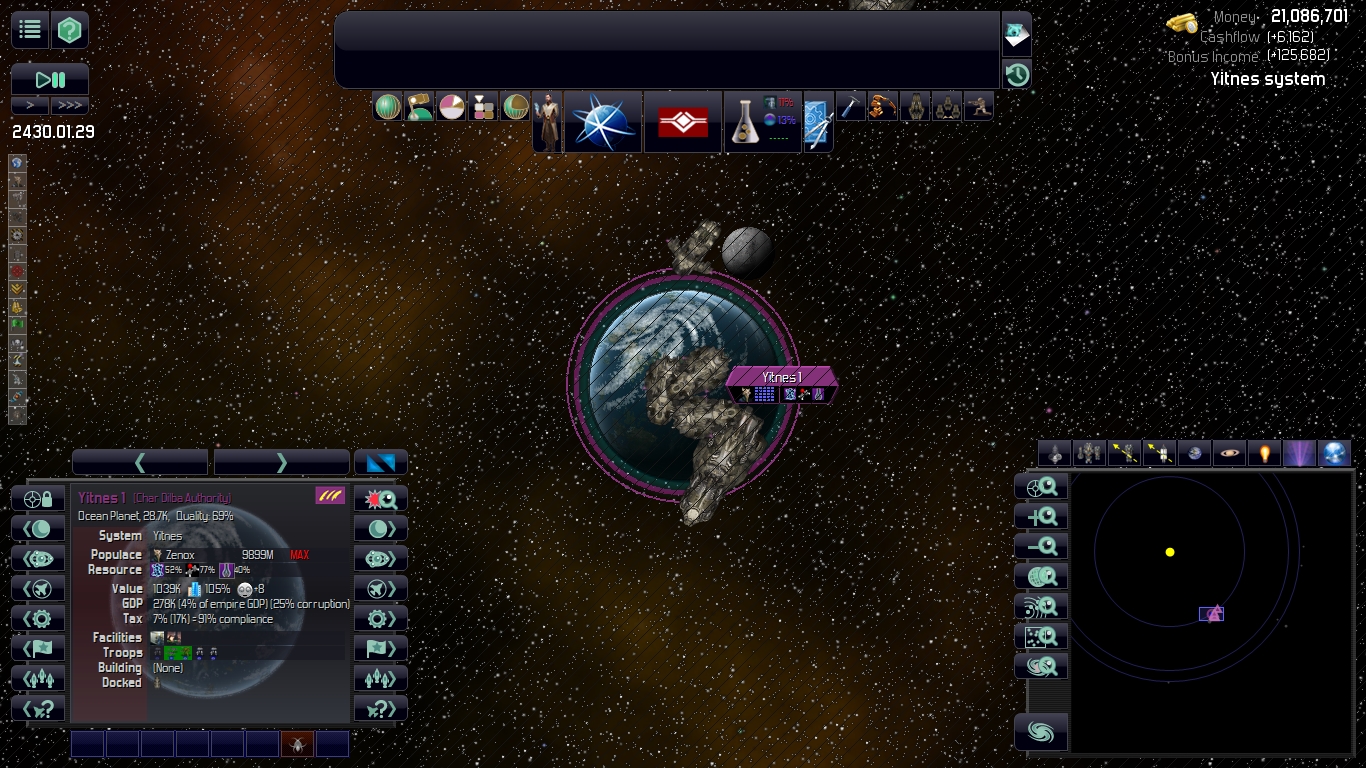This screenshot has width=1366, height=768.
Task: Show message history clock button
Action: click(x=1017, y=75)
